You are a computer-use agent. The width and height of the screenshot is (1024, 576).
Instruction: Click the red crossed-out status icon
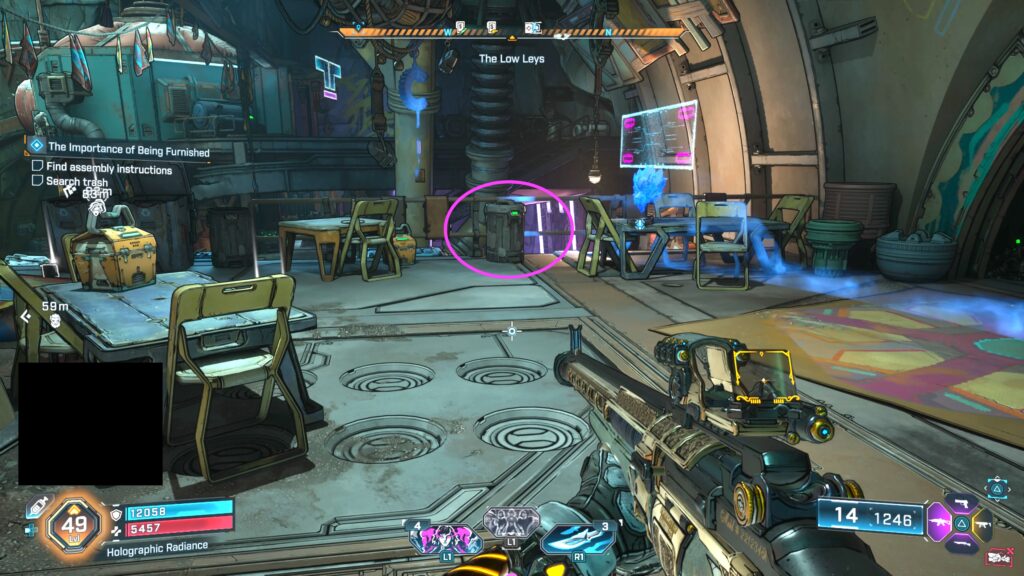click(x=997, y=557)
